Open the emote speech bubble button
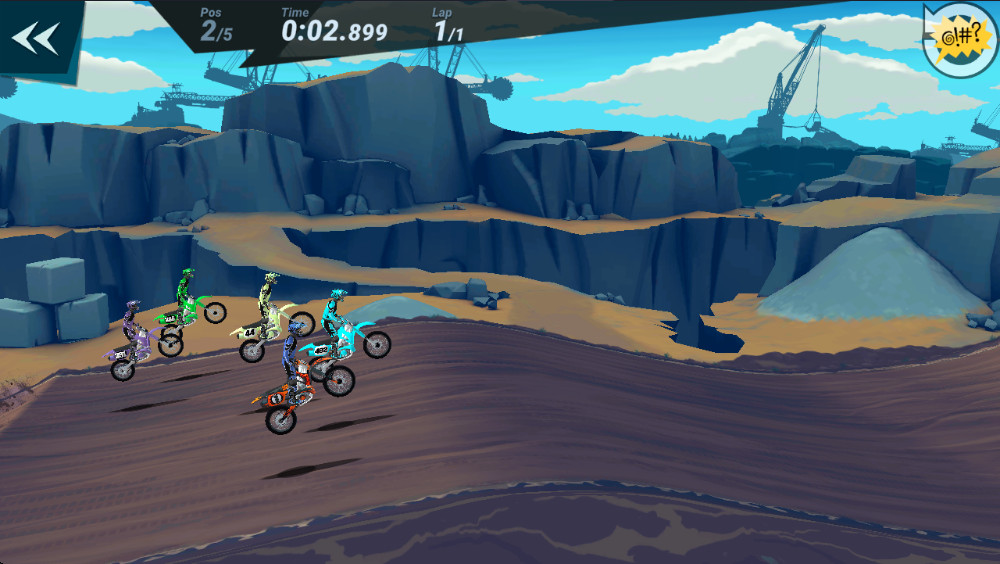 click(x=959, y=40)
